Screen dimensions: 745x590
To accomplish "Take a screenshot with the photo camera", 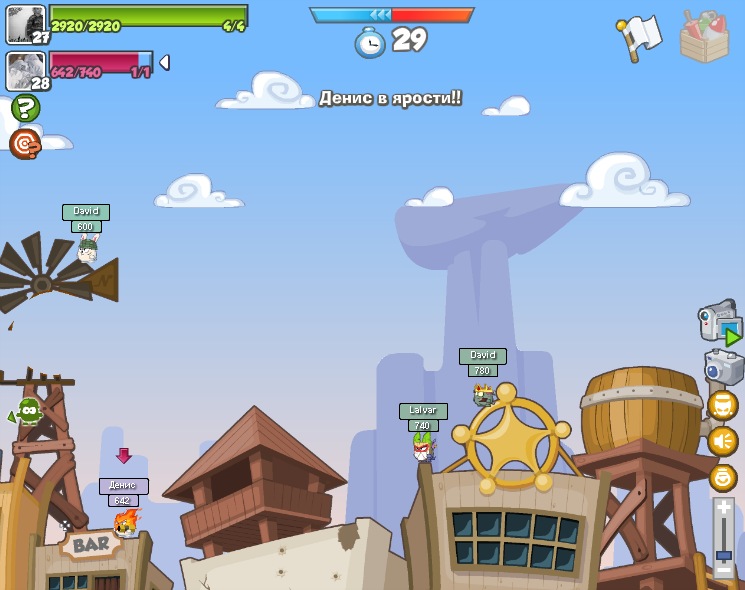I will pos(723,367).
